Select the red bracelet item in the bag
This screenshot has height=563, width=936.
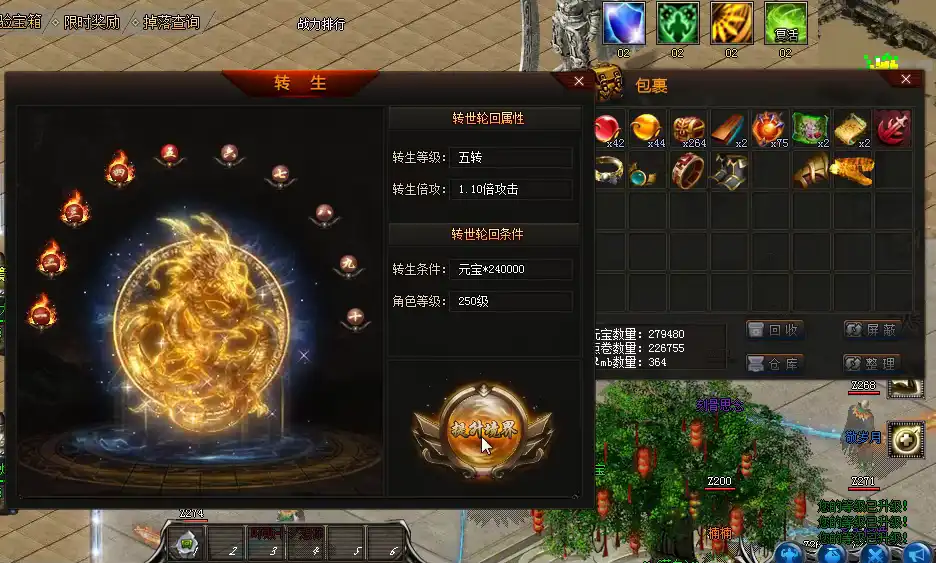click(x=688, y=170)
